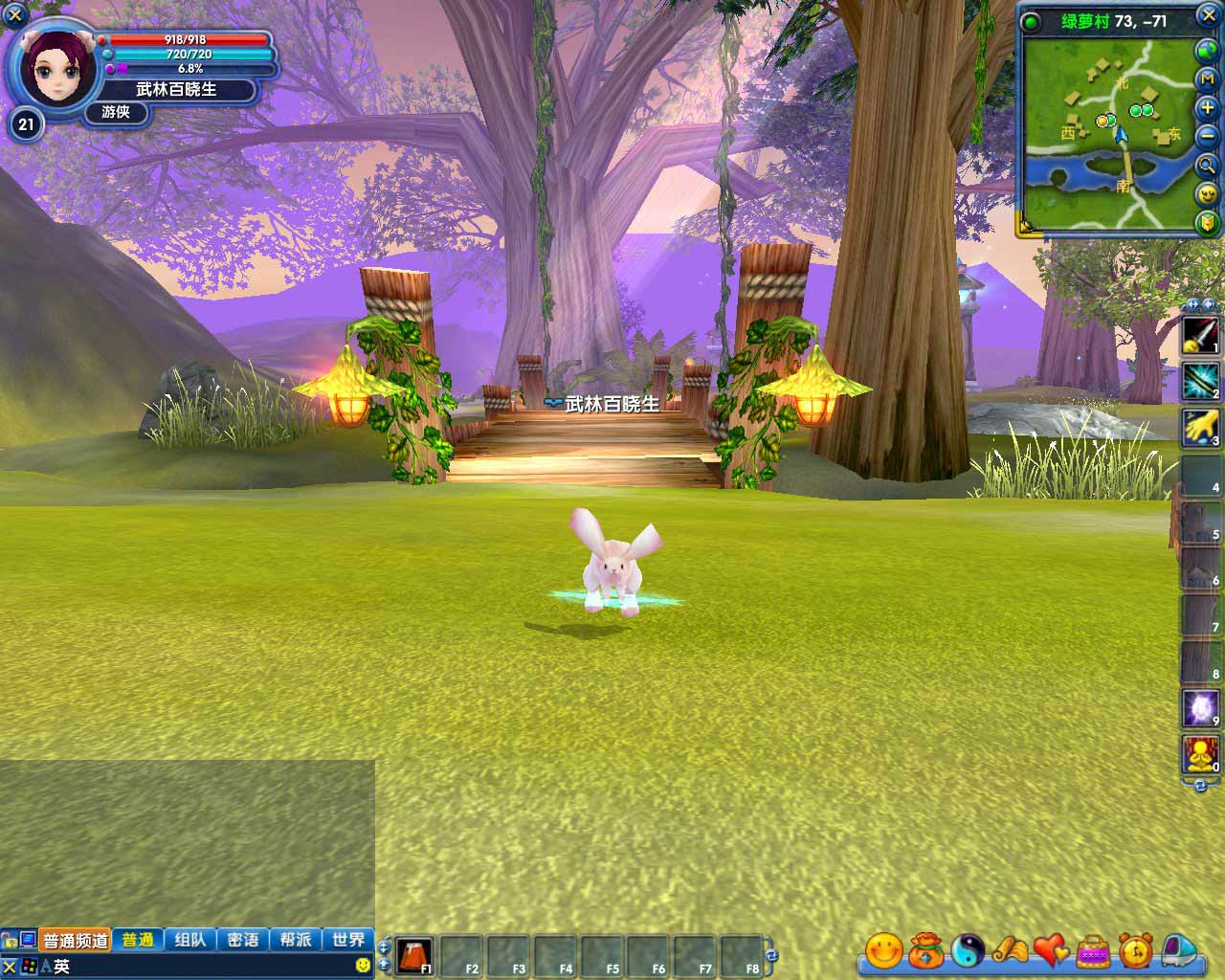This screenshot has width=1225, height=980.
Task: Click the magnifying glass search button
Action: (x=1208, y=166)
